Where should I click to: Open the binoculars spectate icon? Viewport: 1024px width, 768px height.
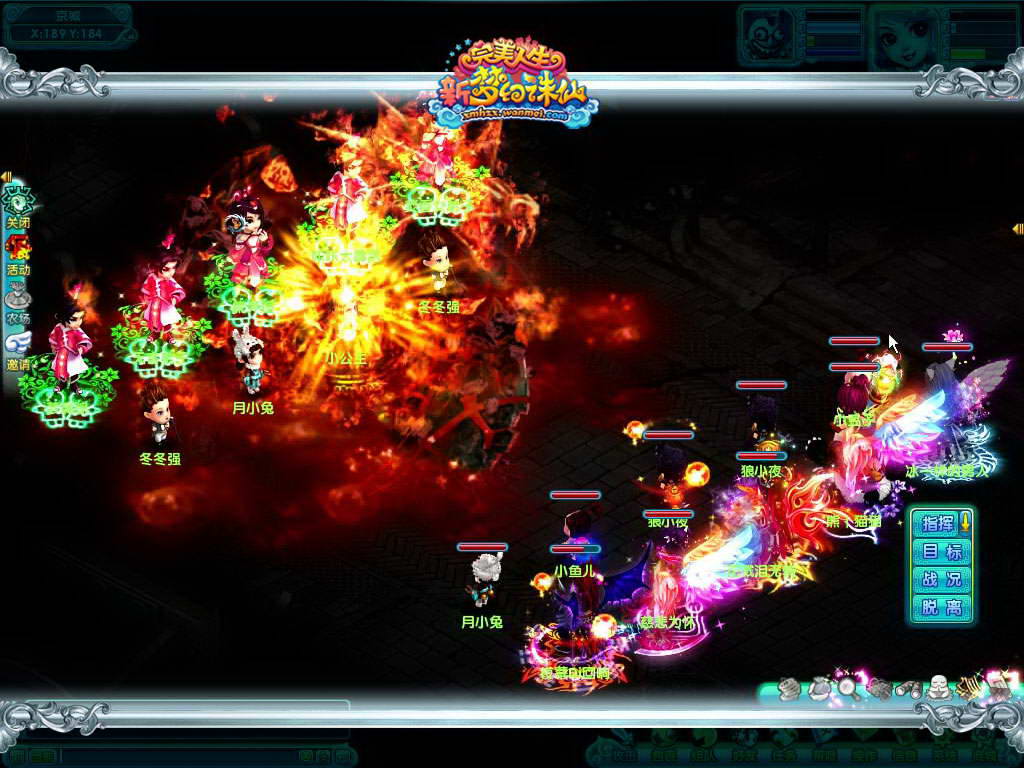click(908, 688)
